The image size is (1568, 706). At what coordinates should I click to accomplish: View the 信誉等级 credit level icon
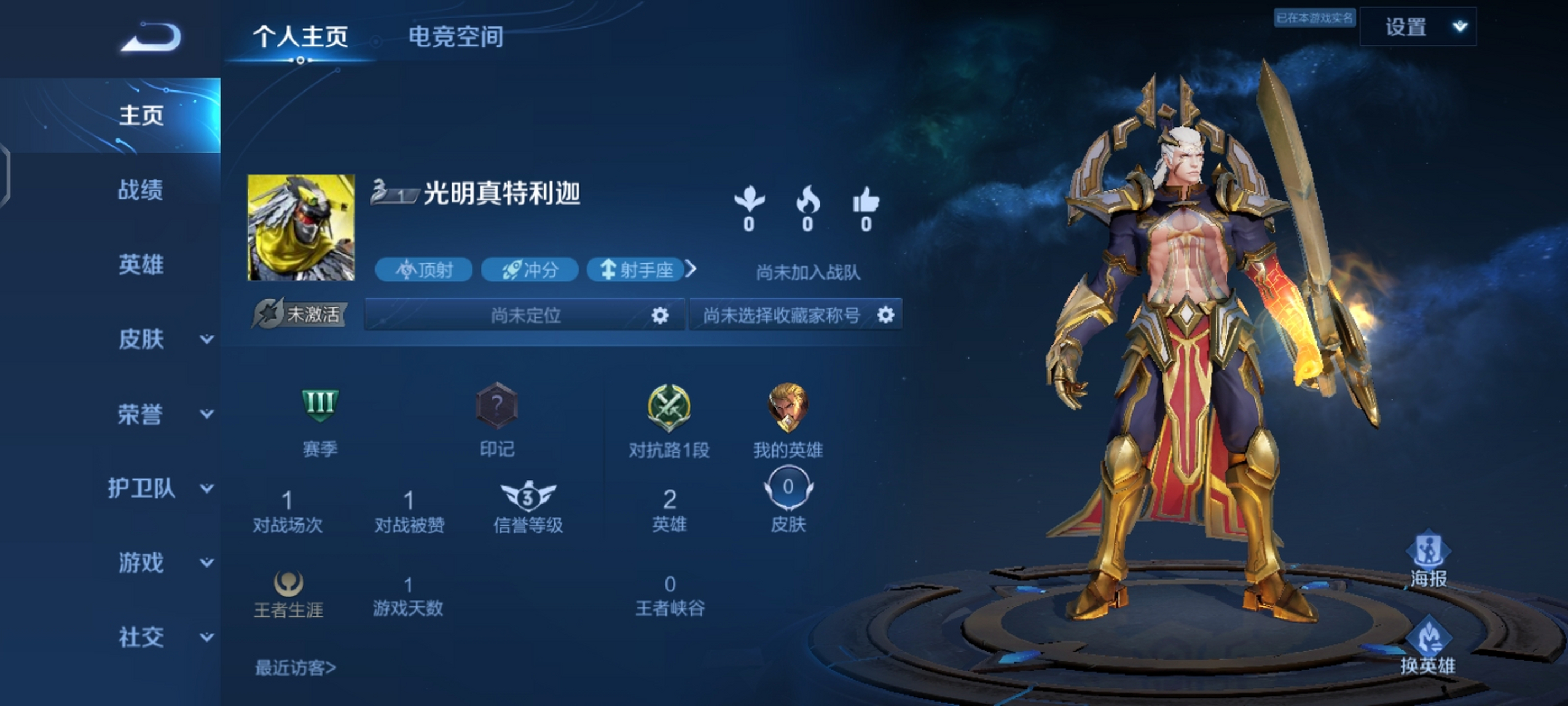(x=528, y=496)
